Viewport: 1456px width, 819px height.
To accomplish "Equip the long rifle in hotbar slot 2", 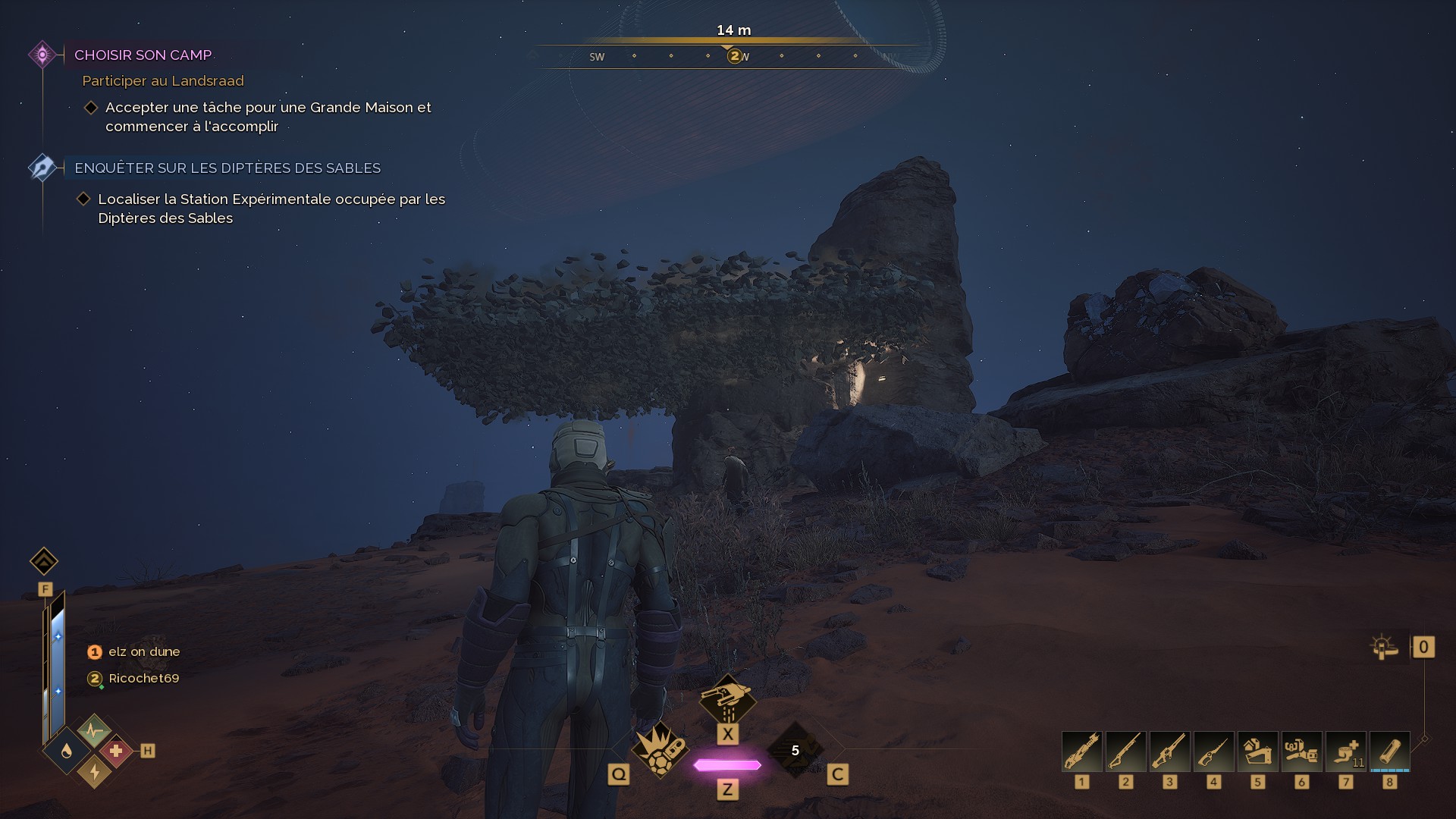I will pos(1125,752).
